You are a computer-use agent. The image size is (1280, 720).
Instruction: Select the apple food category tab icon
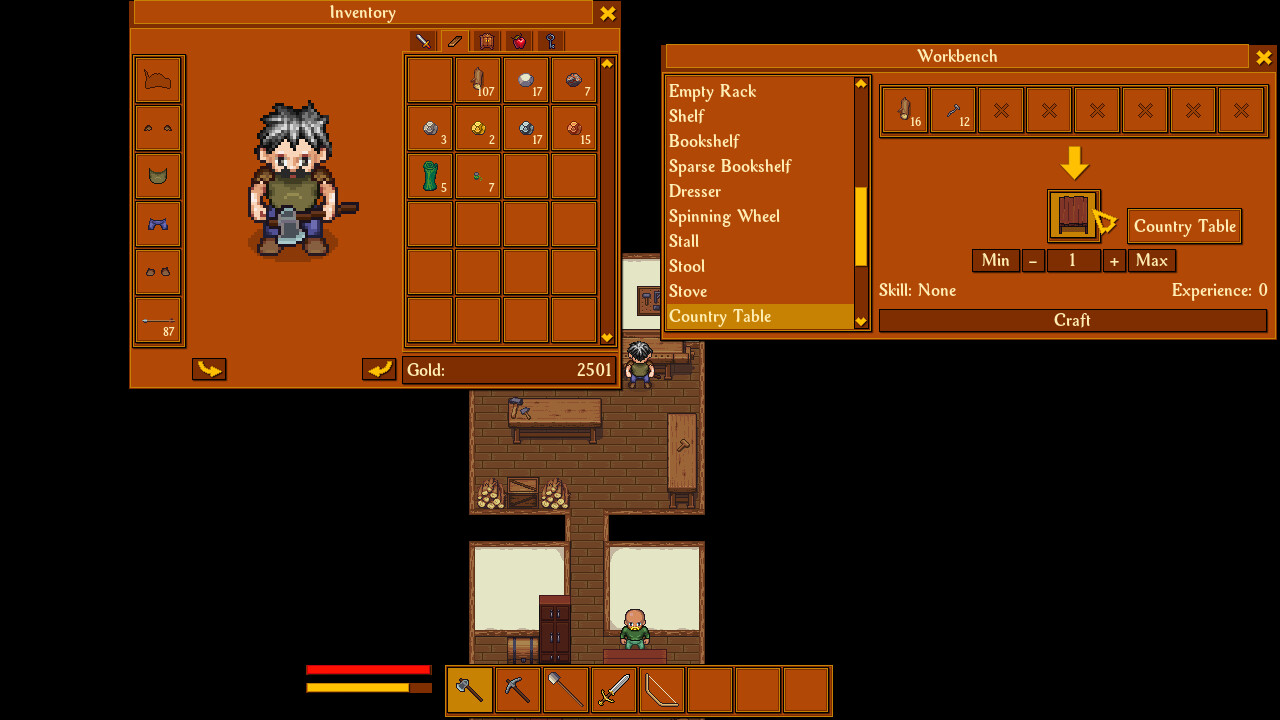point(519,41)
